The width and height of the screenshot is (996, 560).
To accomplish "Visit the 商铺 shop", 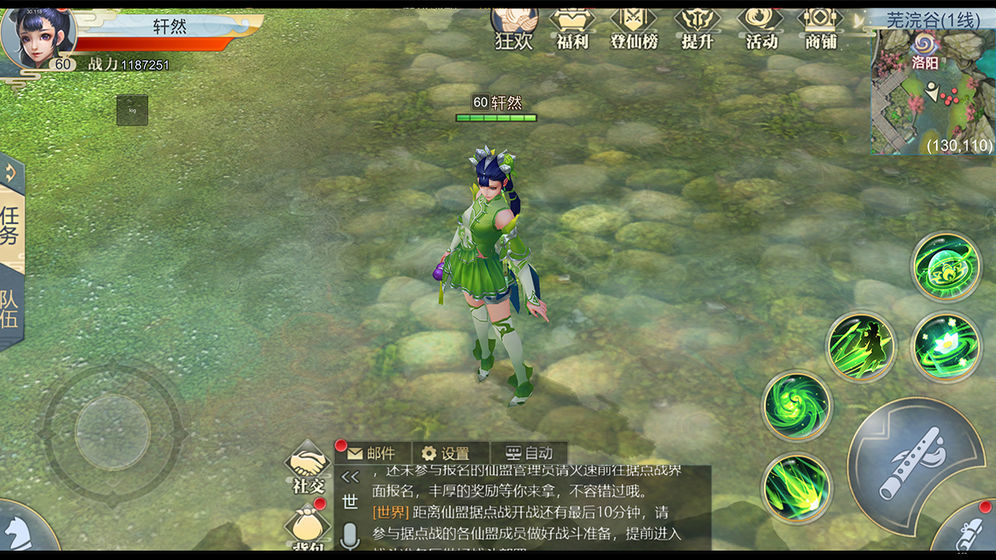I will pyautogui.click(x=820, y=27).
